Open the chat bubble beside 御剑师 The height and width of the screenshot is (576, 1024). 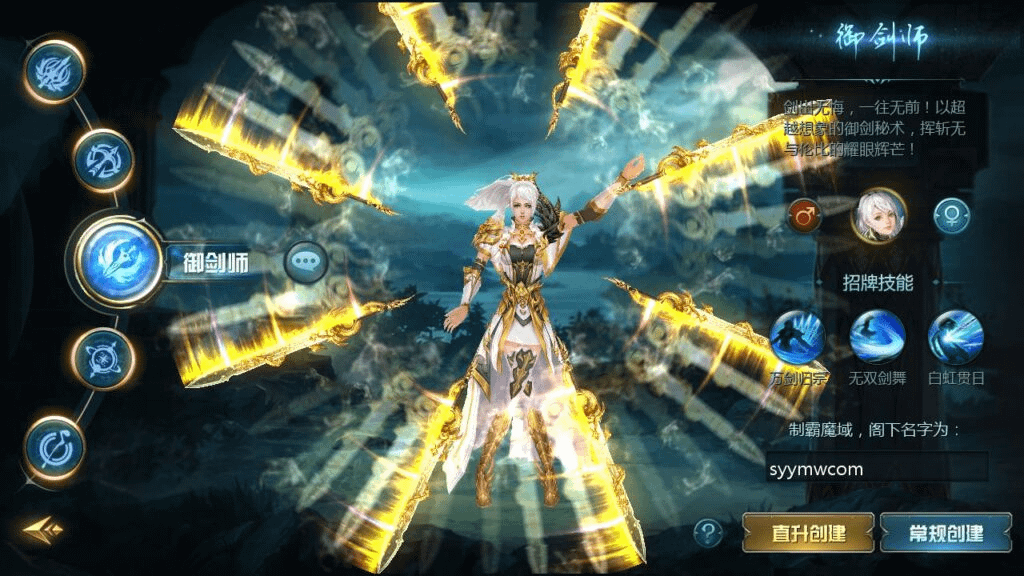[306, 263]
